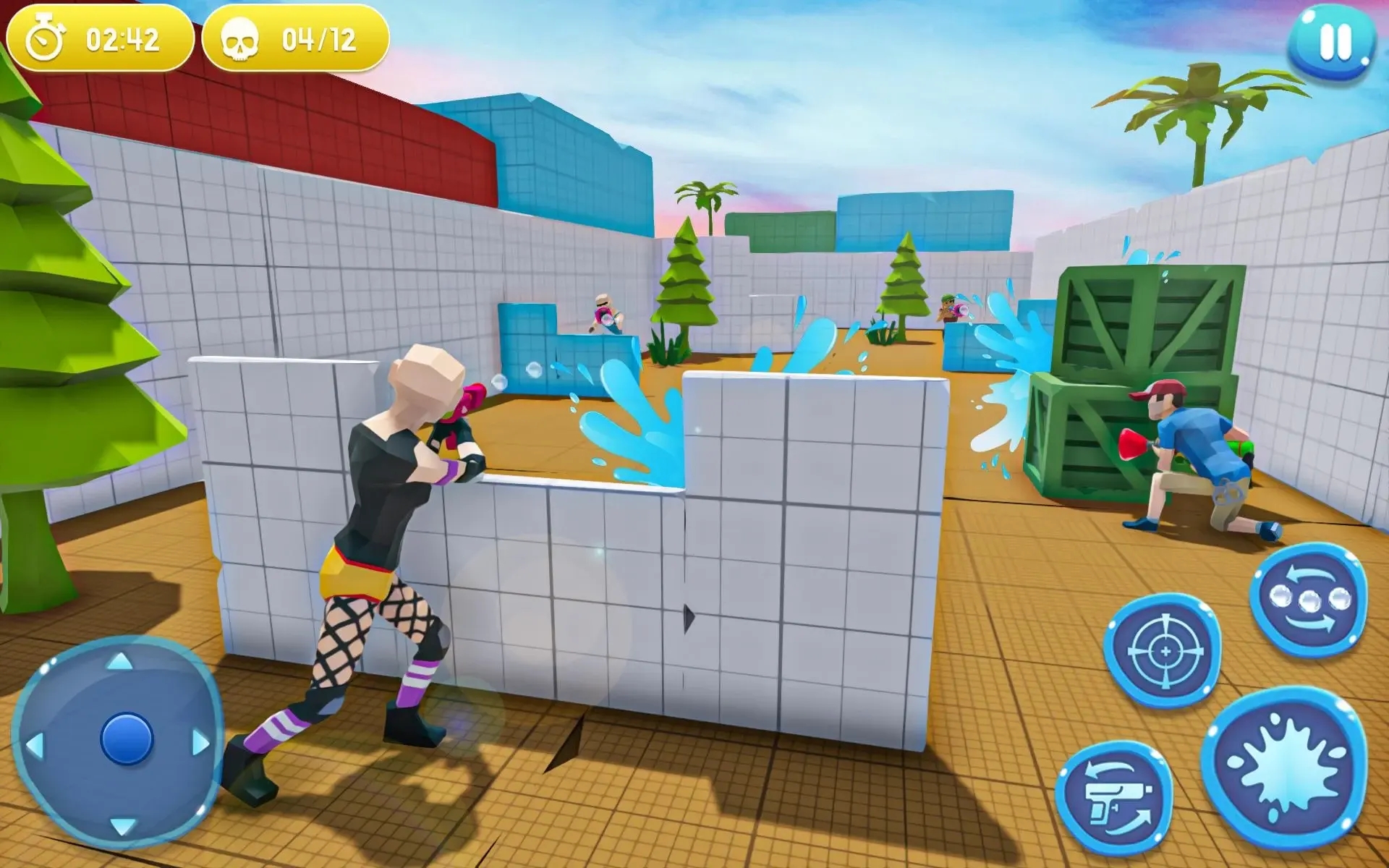
Task: Switch weapon using the water gun button
Action: click(x=1116, y=799)
